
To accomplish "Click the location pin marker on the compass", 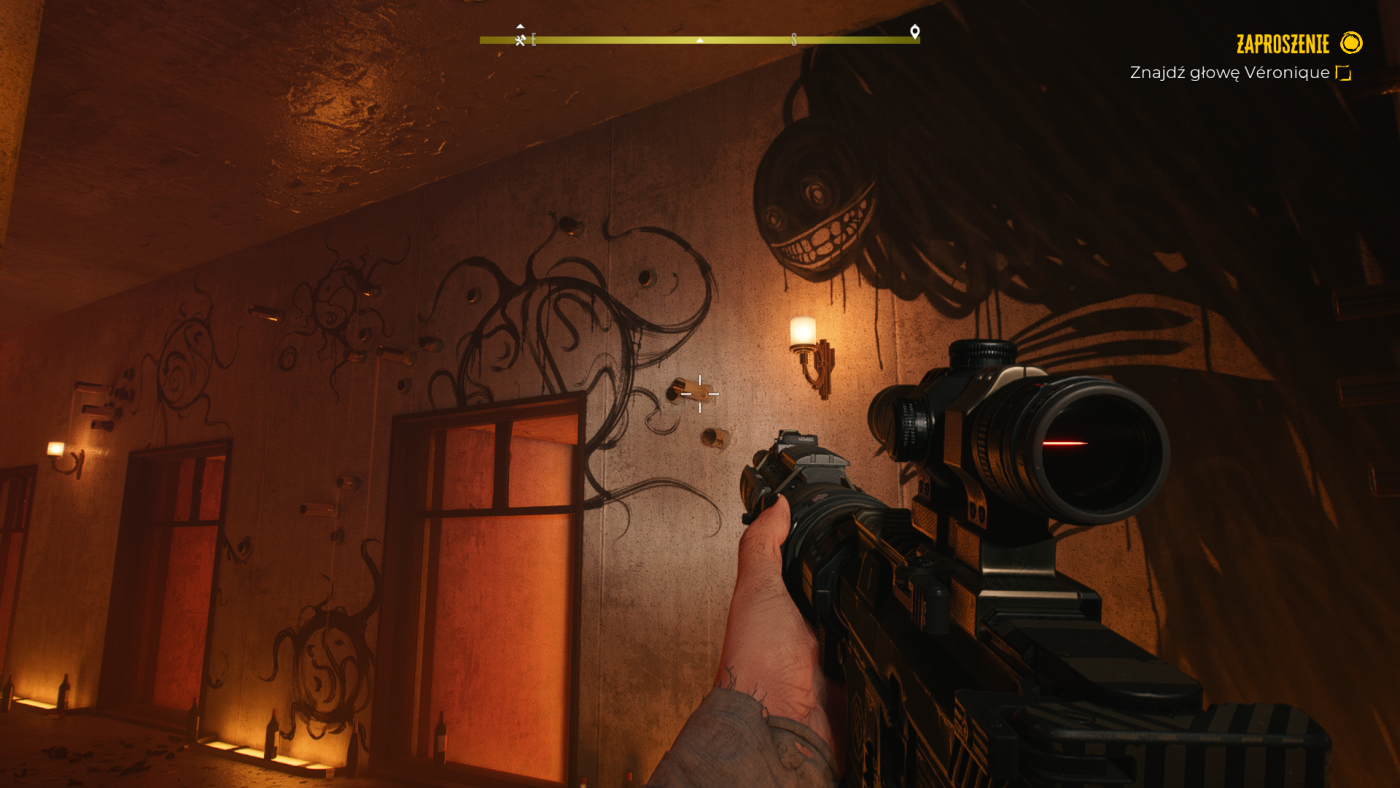I will [x=914, y=32].
